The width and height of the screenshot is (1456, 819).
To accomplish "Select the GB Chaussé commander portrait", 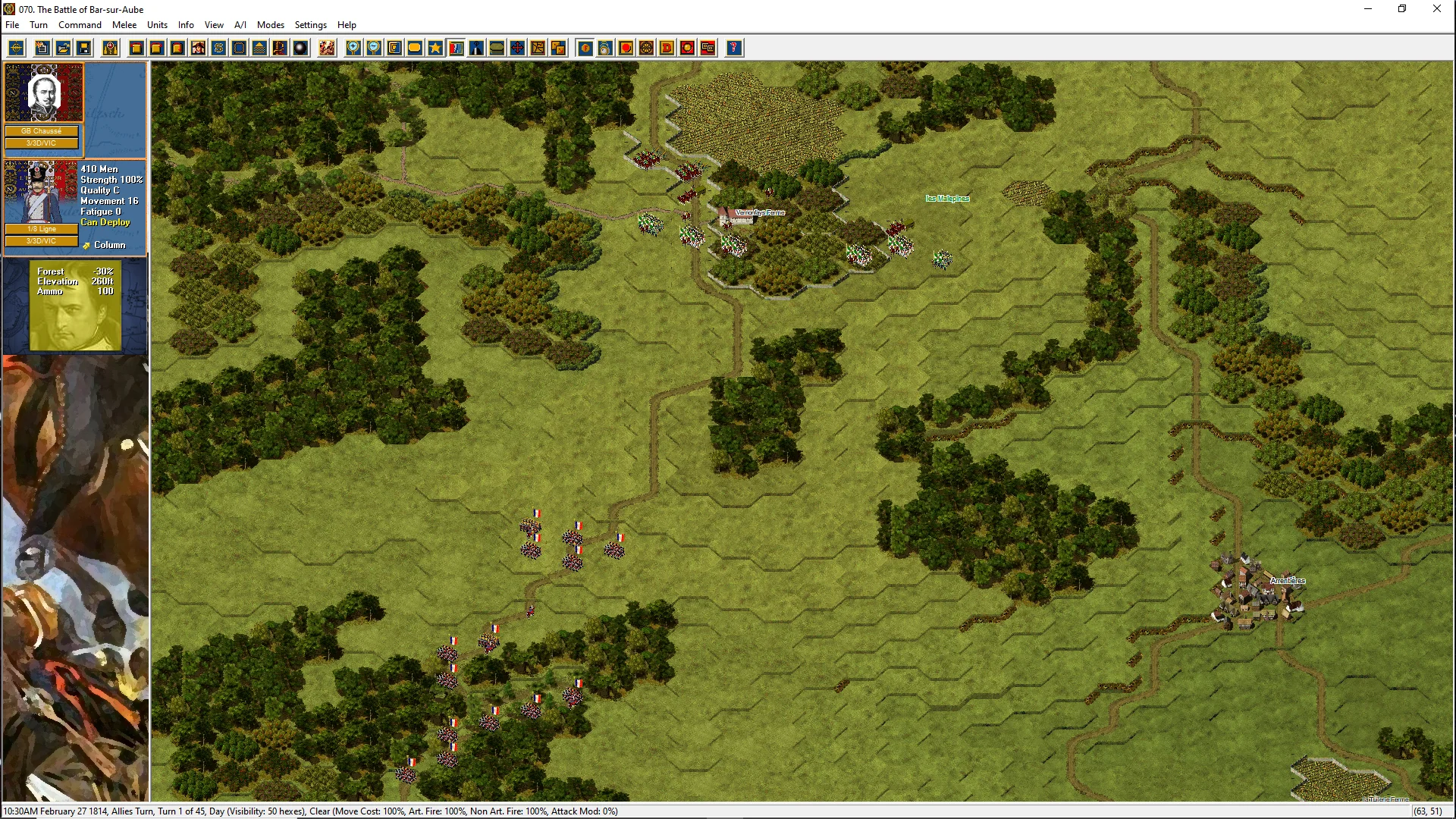I will click(x=43, y=94).
